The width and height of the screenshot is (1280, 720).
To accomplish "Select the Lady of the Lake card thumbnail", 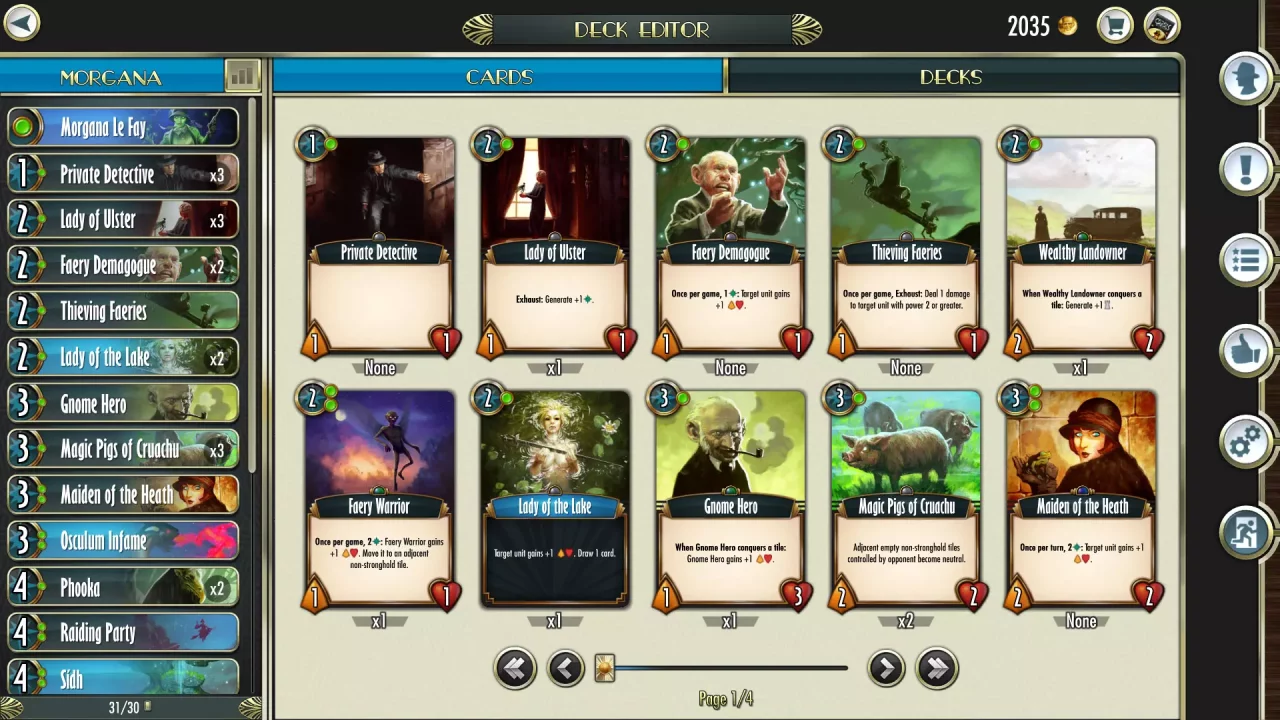I will coord(554,497).
